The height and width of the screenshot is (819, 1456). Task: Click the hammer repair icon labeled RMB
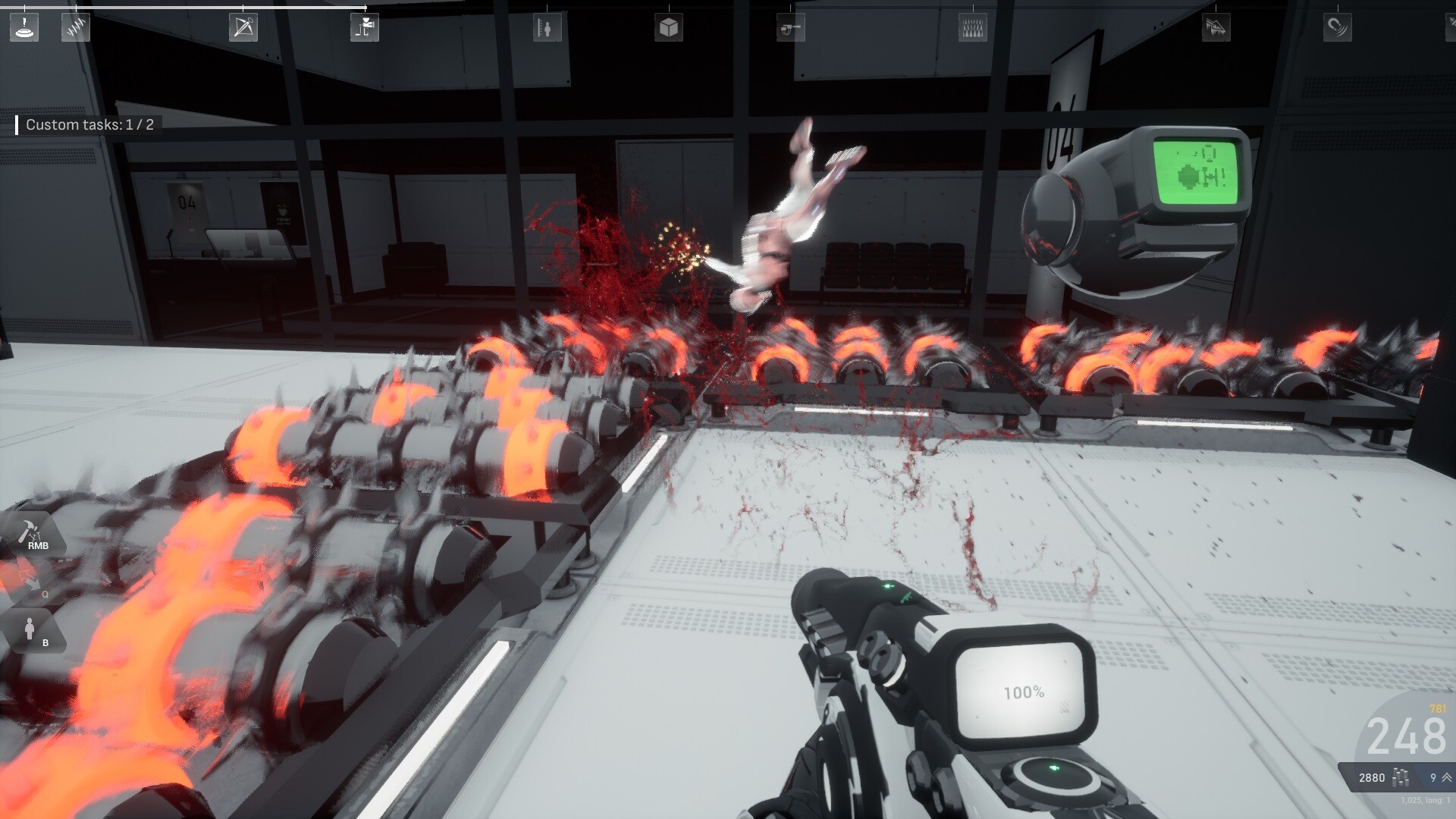[x=29, y=532]
